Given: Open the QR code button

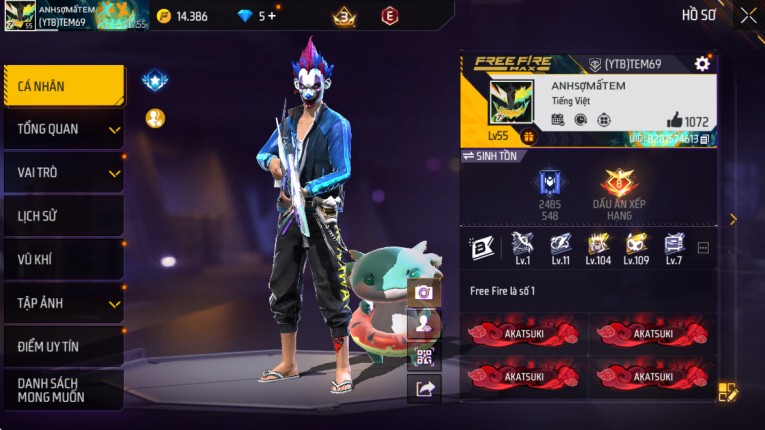Looking at the screenshot, I should click(424, 357).
